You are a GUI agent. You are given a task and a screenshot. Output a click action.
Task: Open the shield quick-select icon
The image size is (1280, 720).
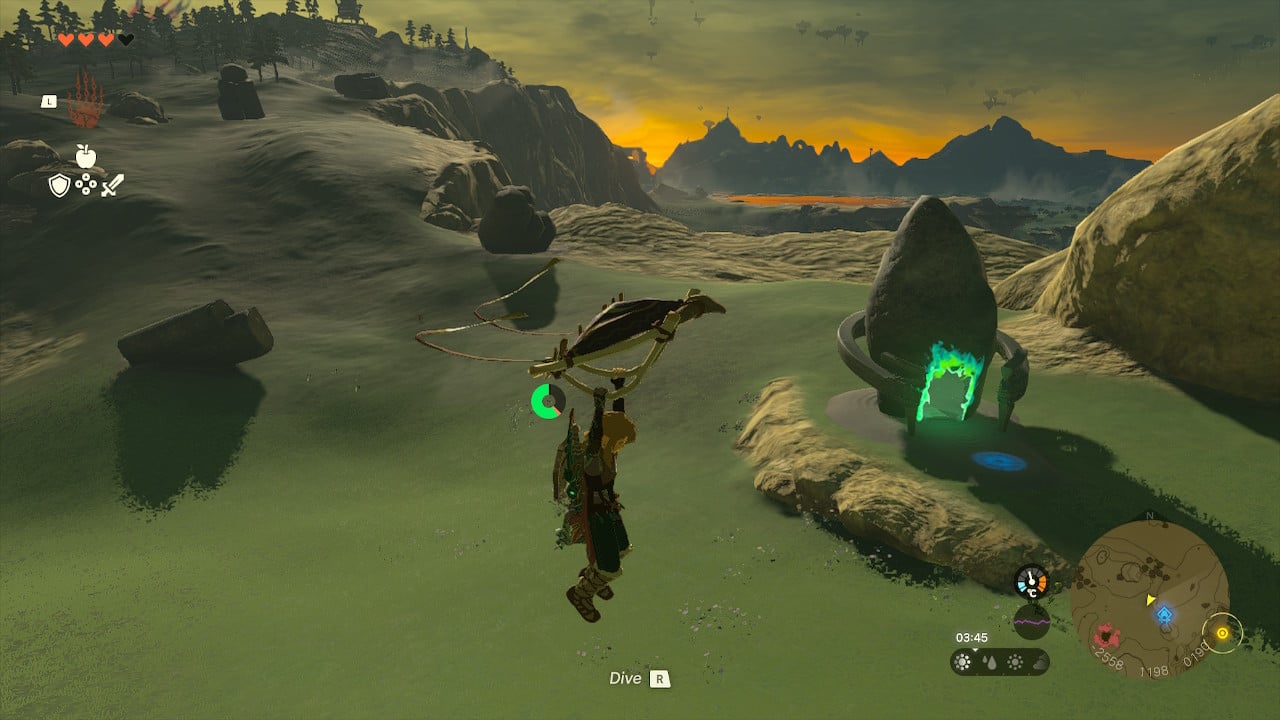60,185
